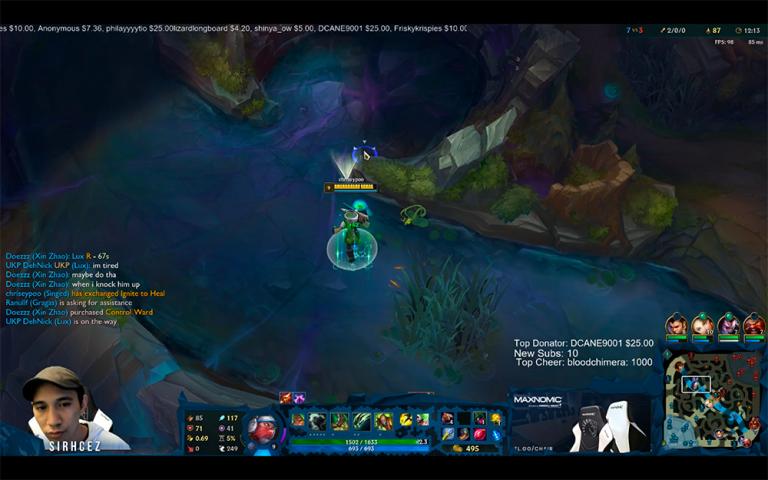Activate the yellow ward trinket slot
The width and height of the screenshot is (768, 480).
point(497,418)
